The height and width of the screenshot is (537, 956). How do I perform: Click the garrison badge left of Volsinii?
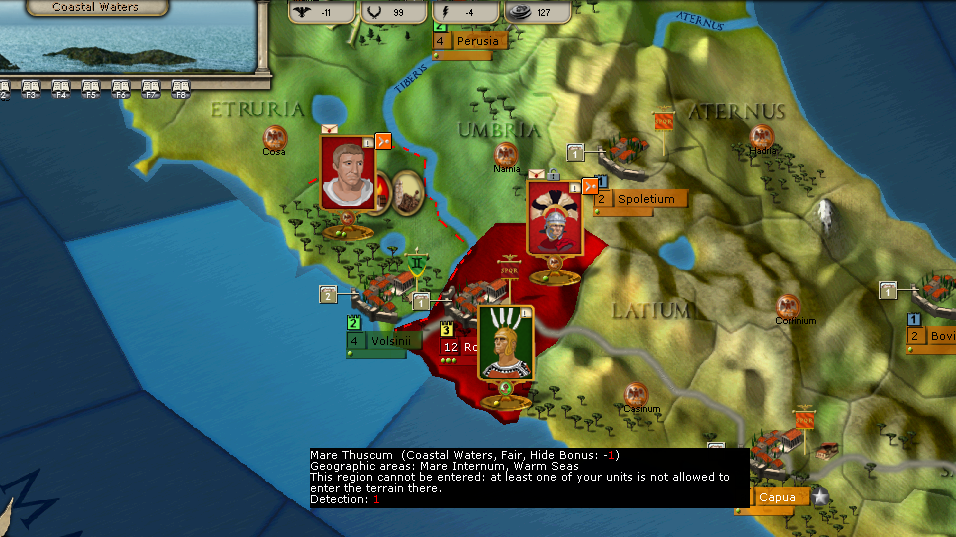[x=327, y=294]
